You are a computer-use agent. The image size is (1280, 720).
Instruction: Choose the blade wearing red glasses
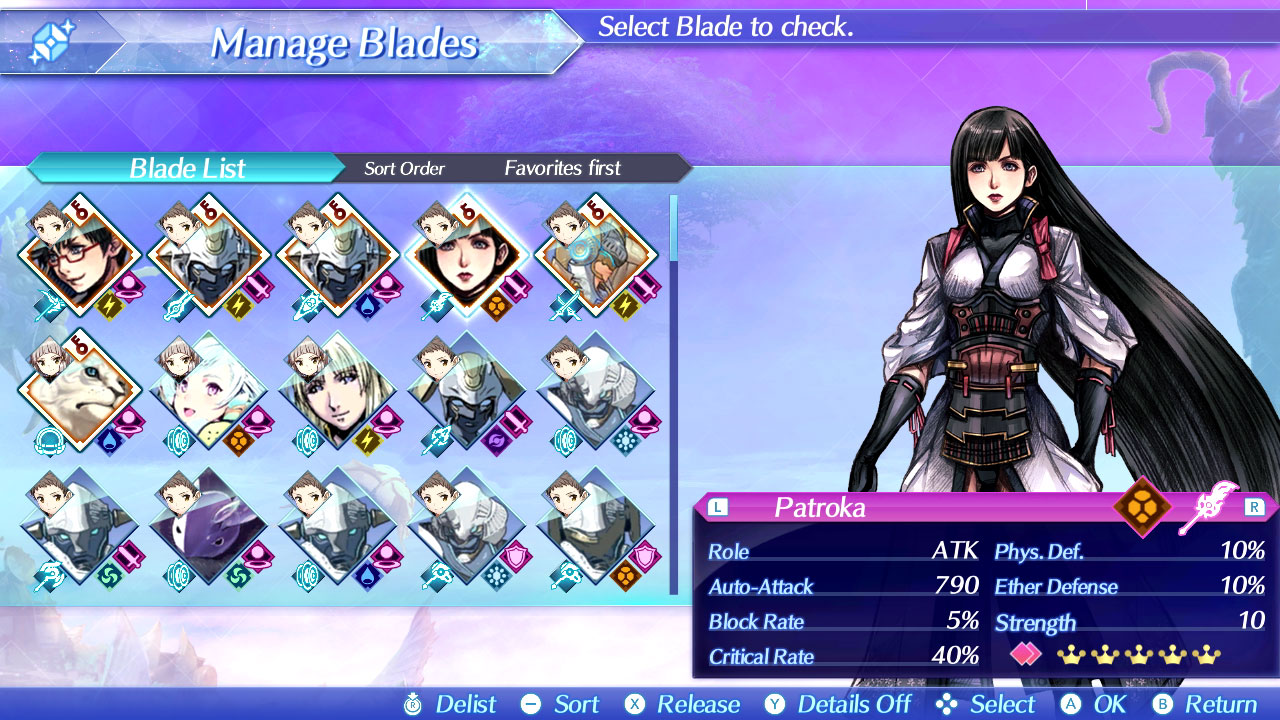(x=80, y=255)
